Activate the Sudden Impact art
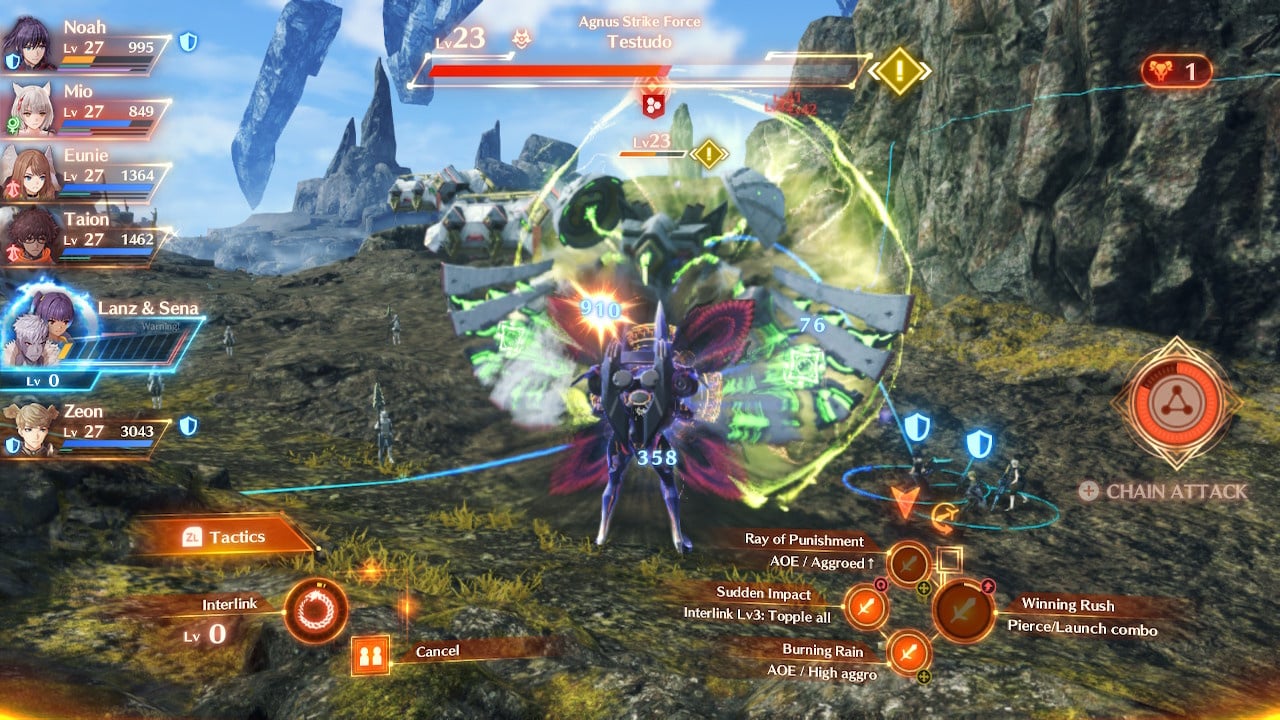Screen dimensions: 1280x720 point(866,606)
